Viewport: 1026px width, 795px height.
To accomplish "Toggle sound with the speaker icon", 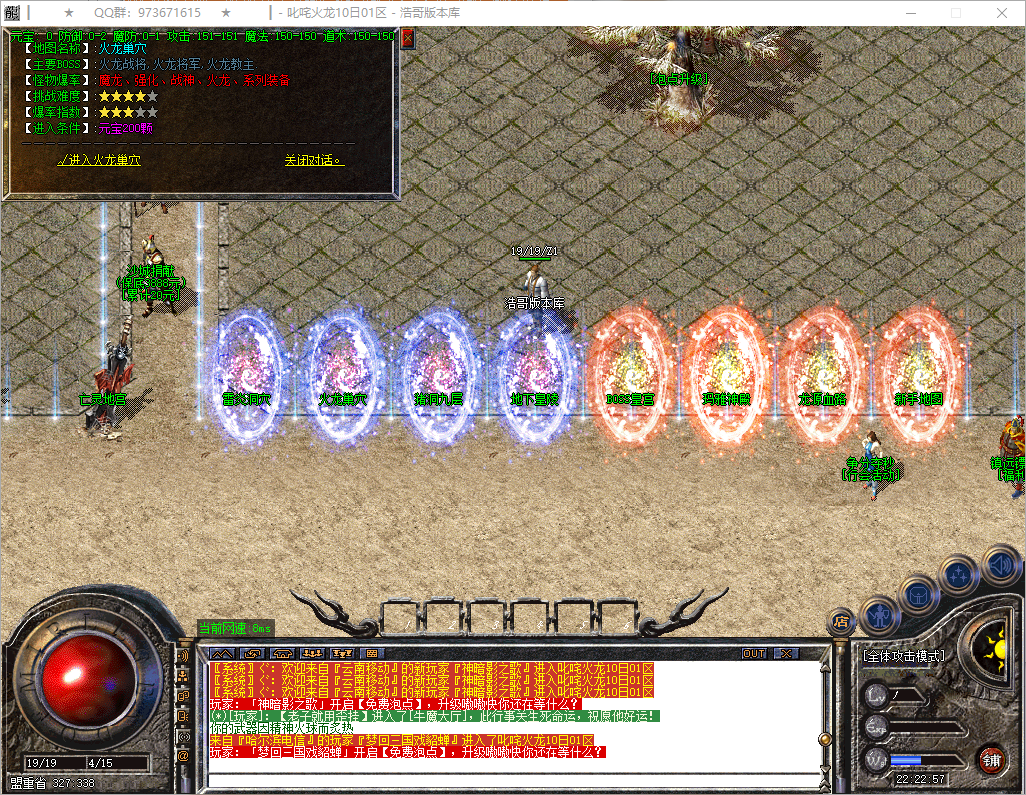I will coord(1002,566).
